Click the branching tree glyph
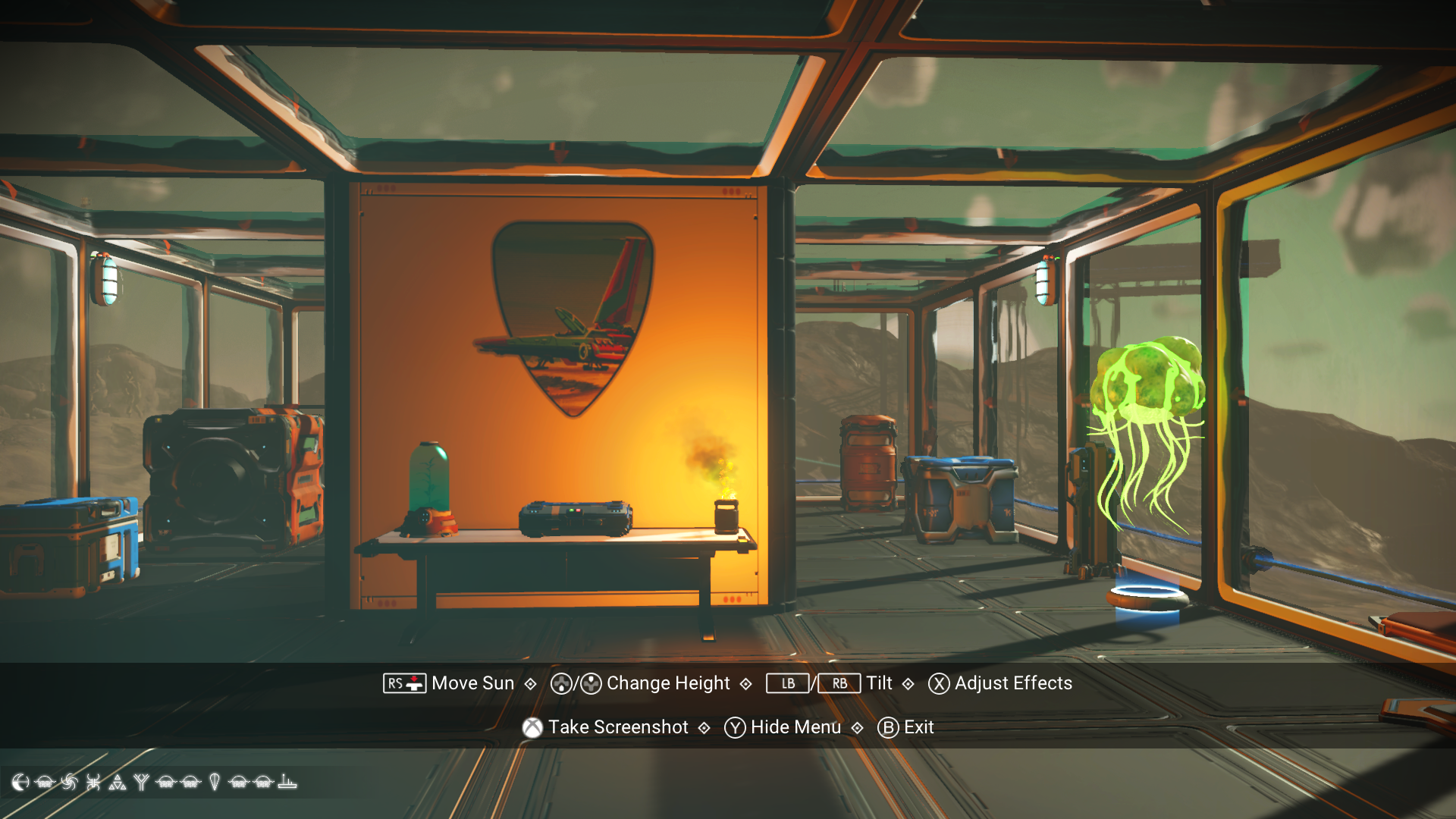Viewport: 1456px width, 819px height. [x=141, y=783]
